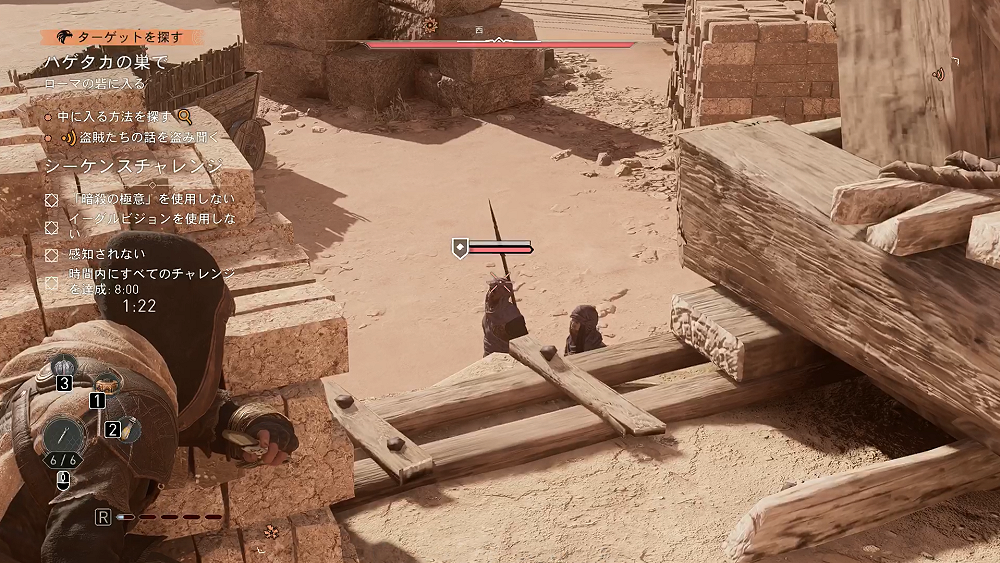1000x563 pixels.
Task: Click the 感知されない challenge checkbox
Action: coord(52,254)
